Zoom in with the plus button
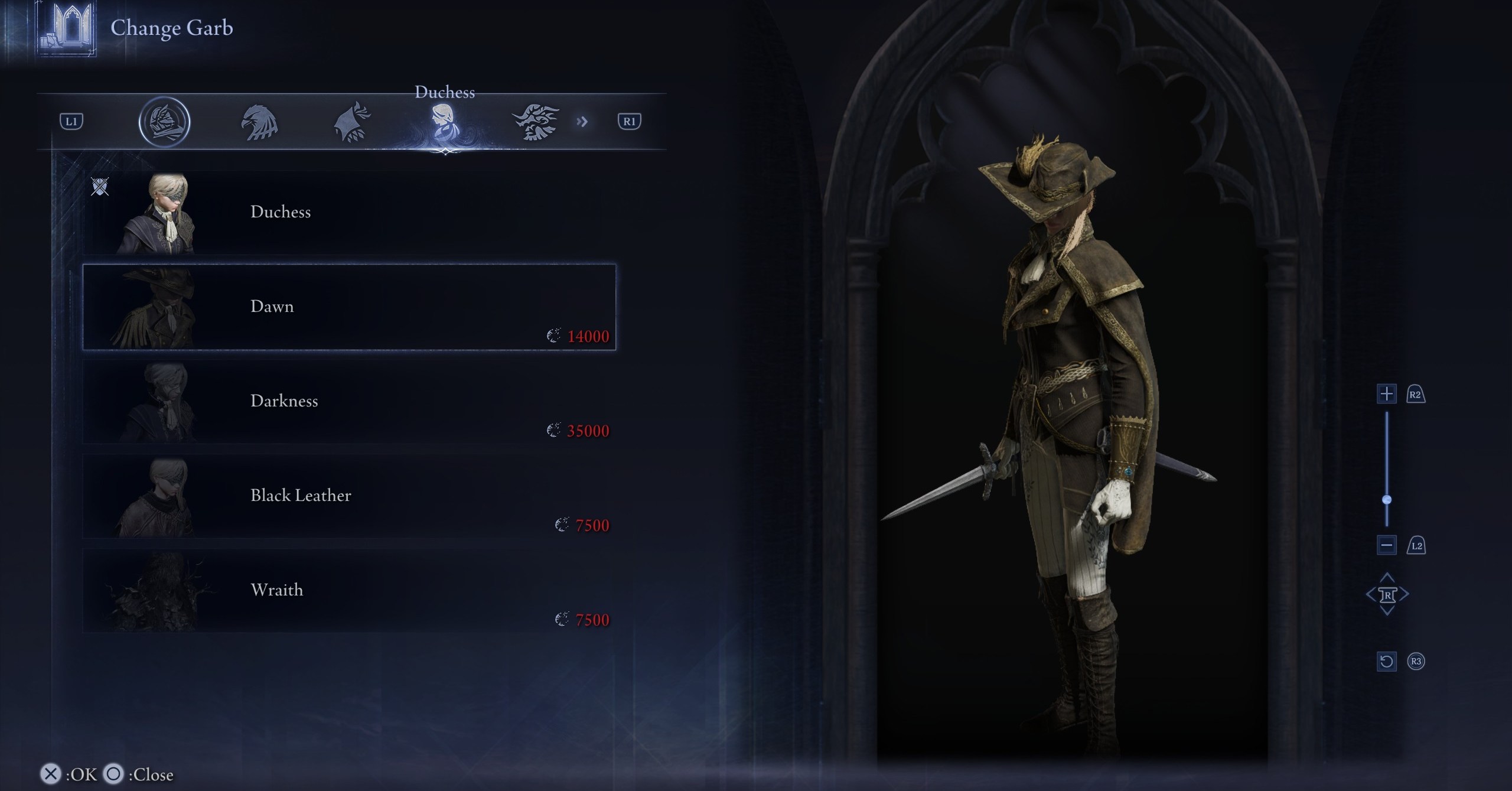The width and height of the screenshot is (1512, 791). [1387, 394]
